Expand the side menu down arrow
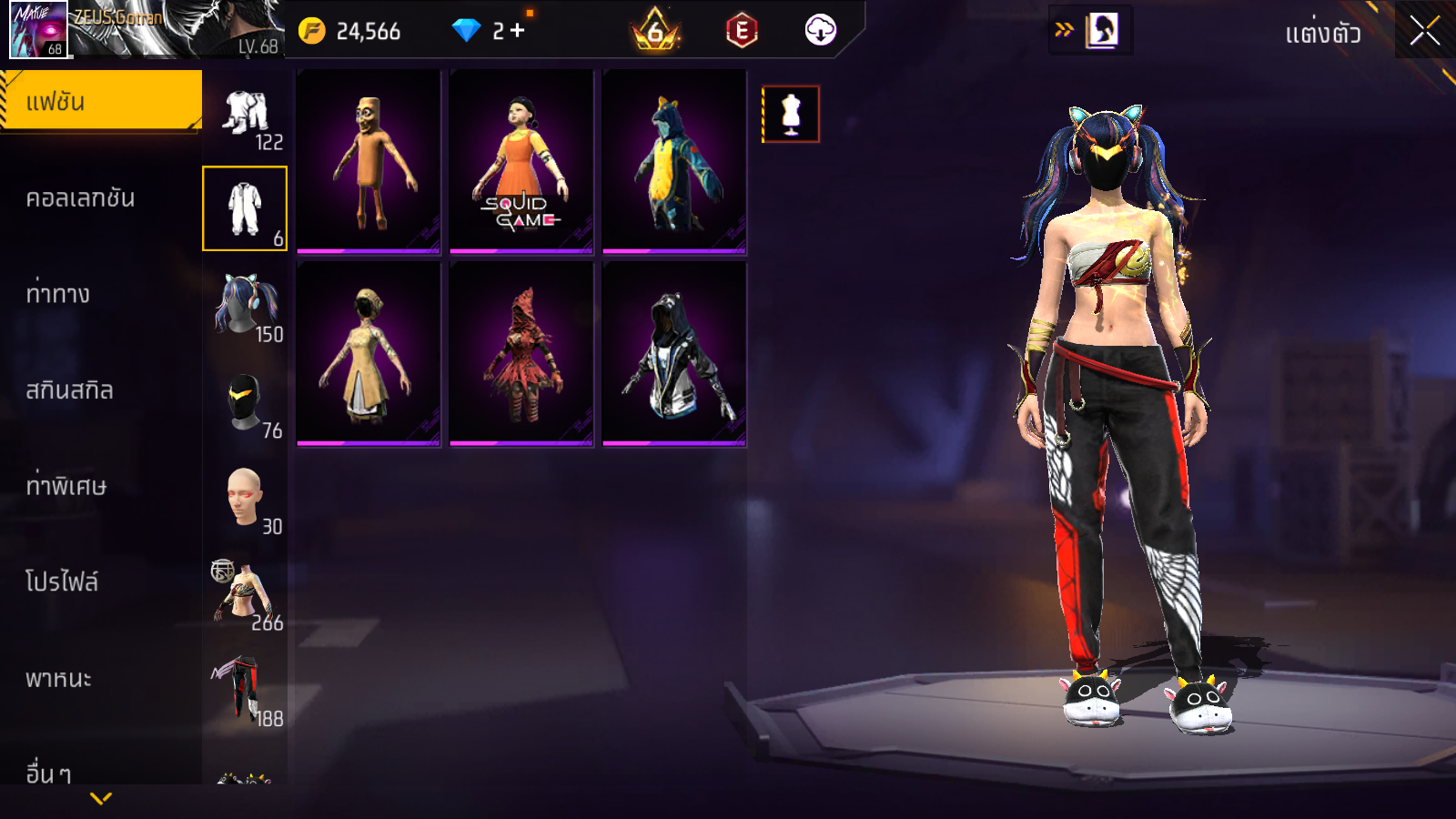Viewport: 1456px width, 819px height. 101,798
